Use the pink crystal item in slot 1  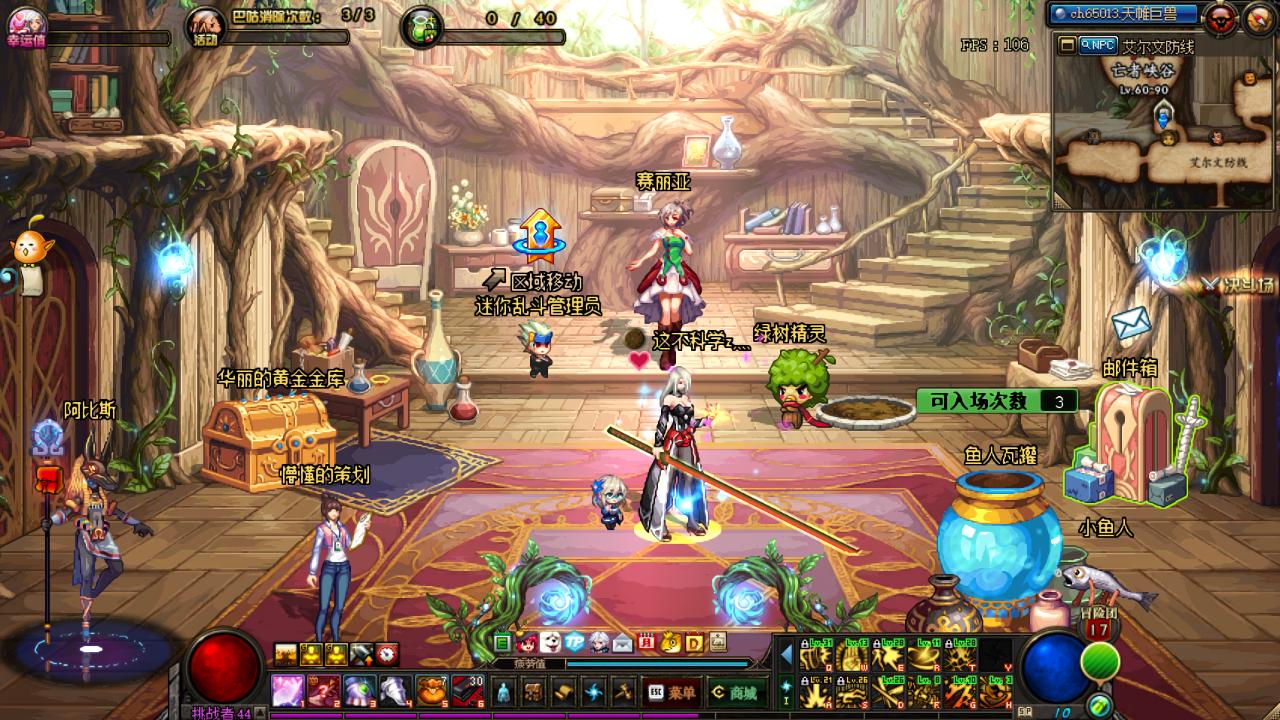[x=288, y=691]
